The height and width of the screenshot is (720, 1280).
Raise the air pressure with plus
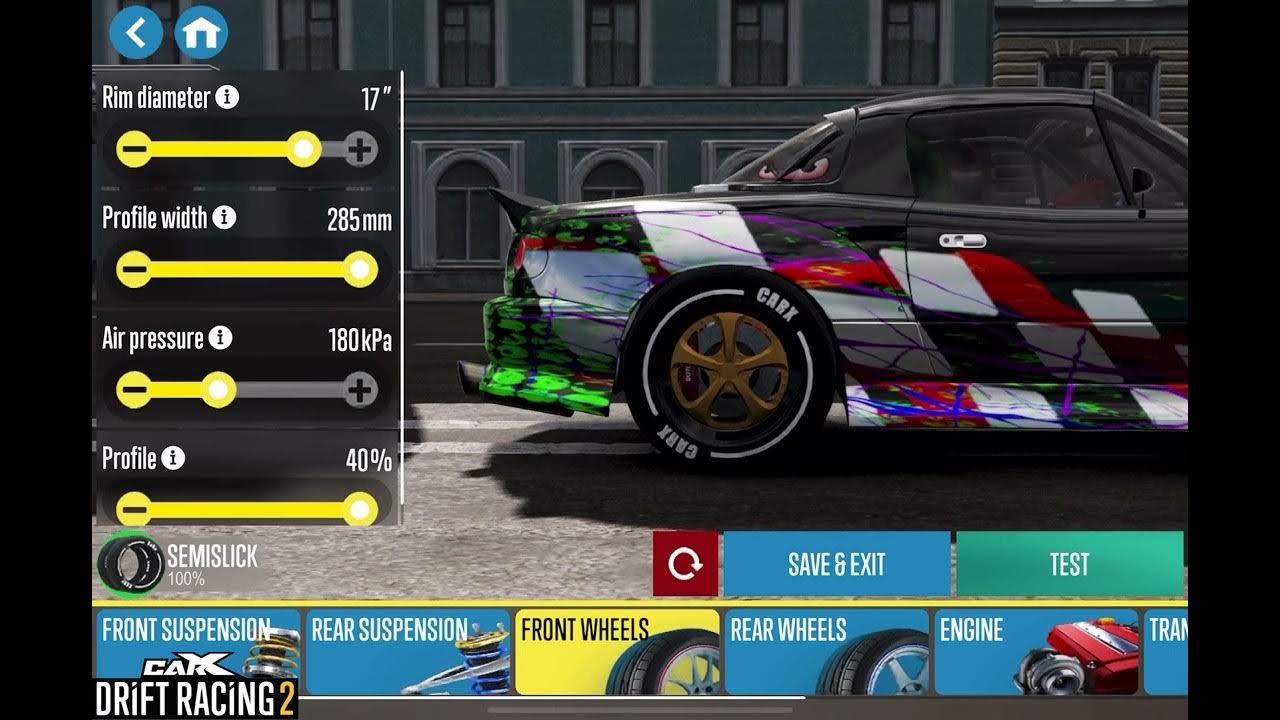(360, 389)
